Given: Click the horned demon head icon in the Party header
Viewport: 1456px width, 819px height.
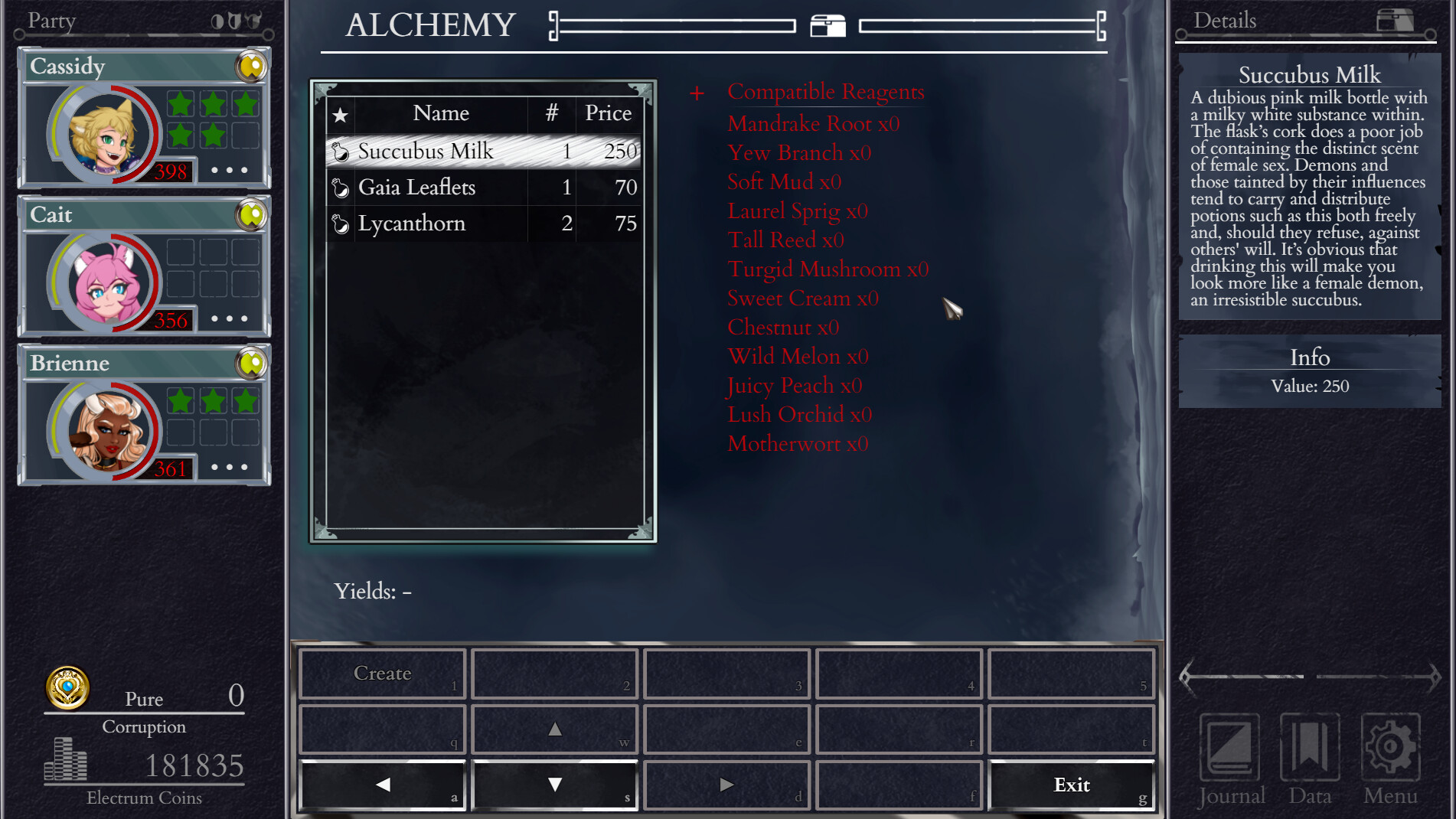Looking at the screenshot, I should click(253, 21).
